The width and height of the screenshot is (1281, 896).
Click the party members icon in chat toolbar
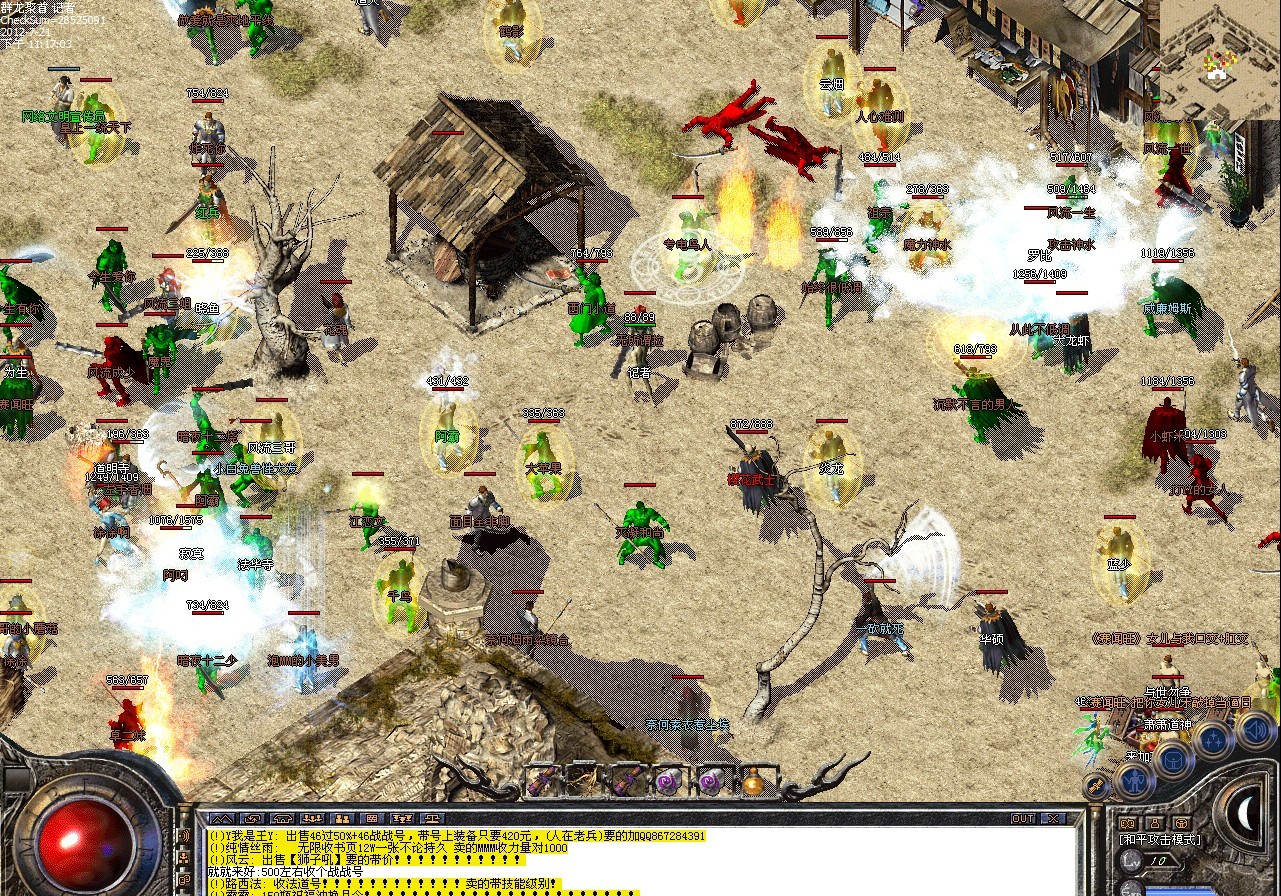point(312,818)
